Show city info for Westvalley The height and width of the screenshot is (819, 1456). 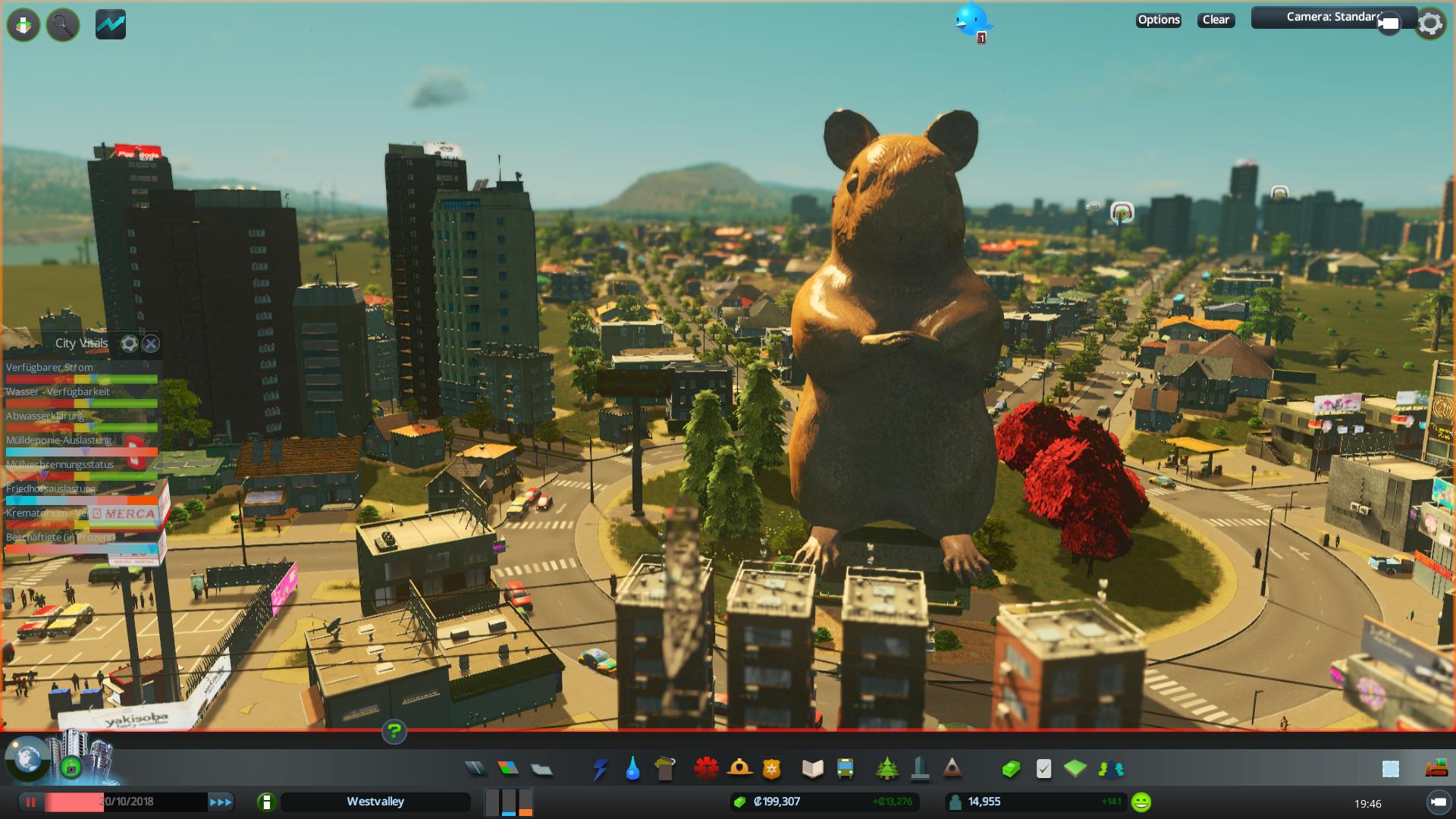[x=266, y=802]
